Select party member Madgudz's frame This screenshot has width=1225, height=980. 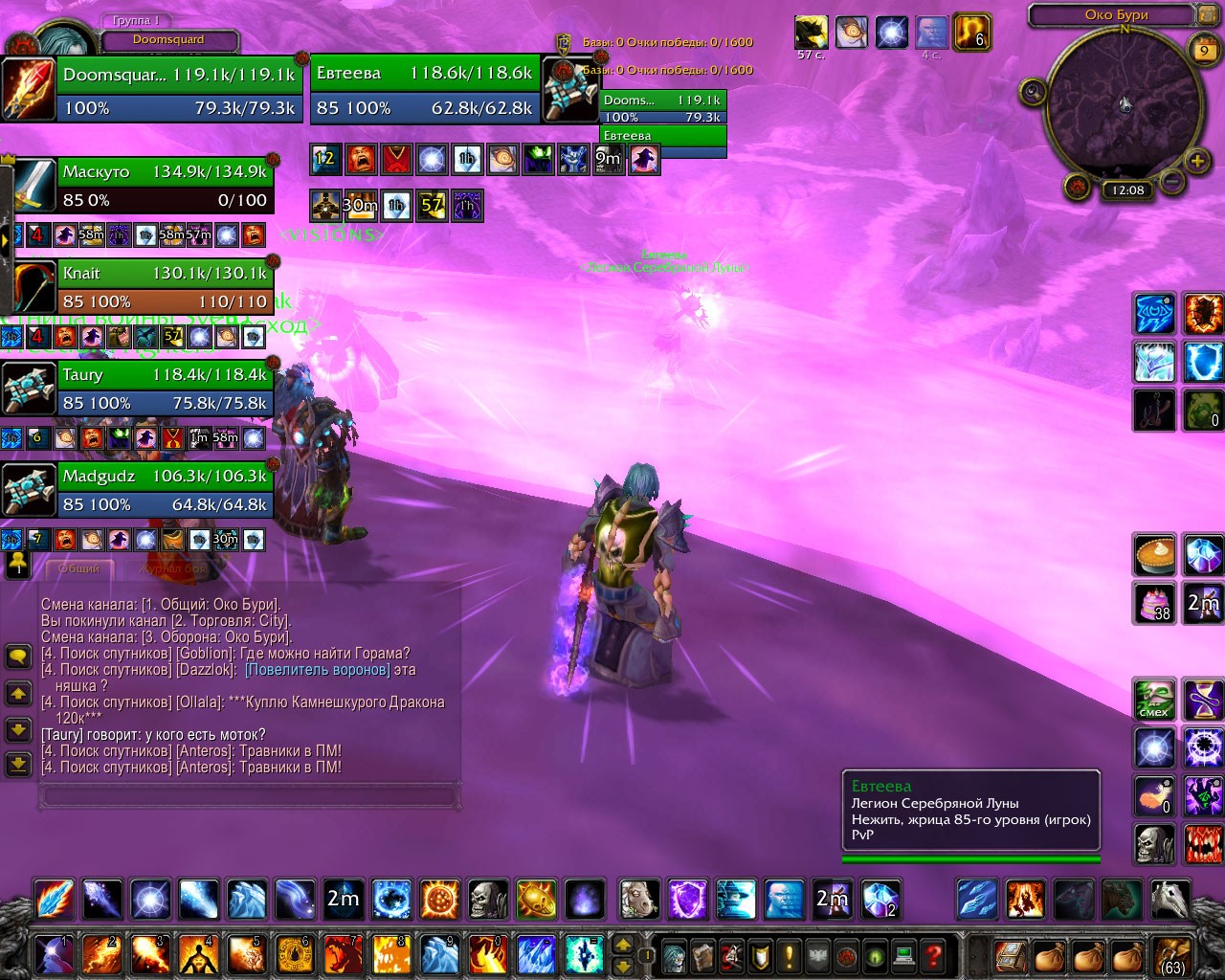(x=165, y=490)
